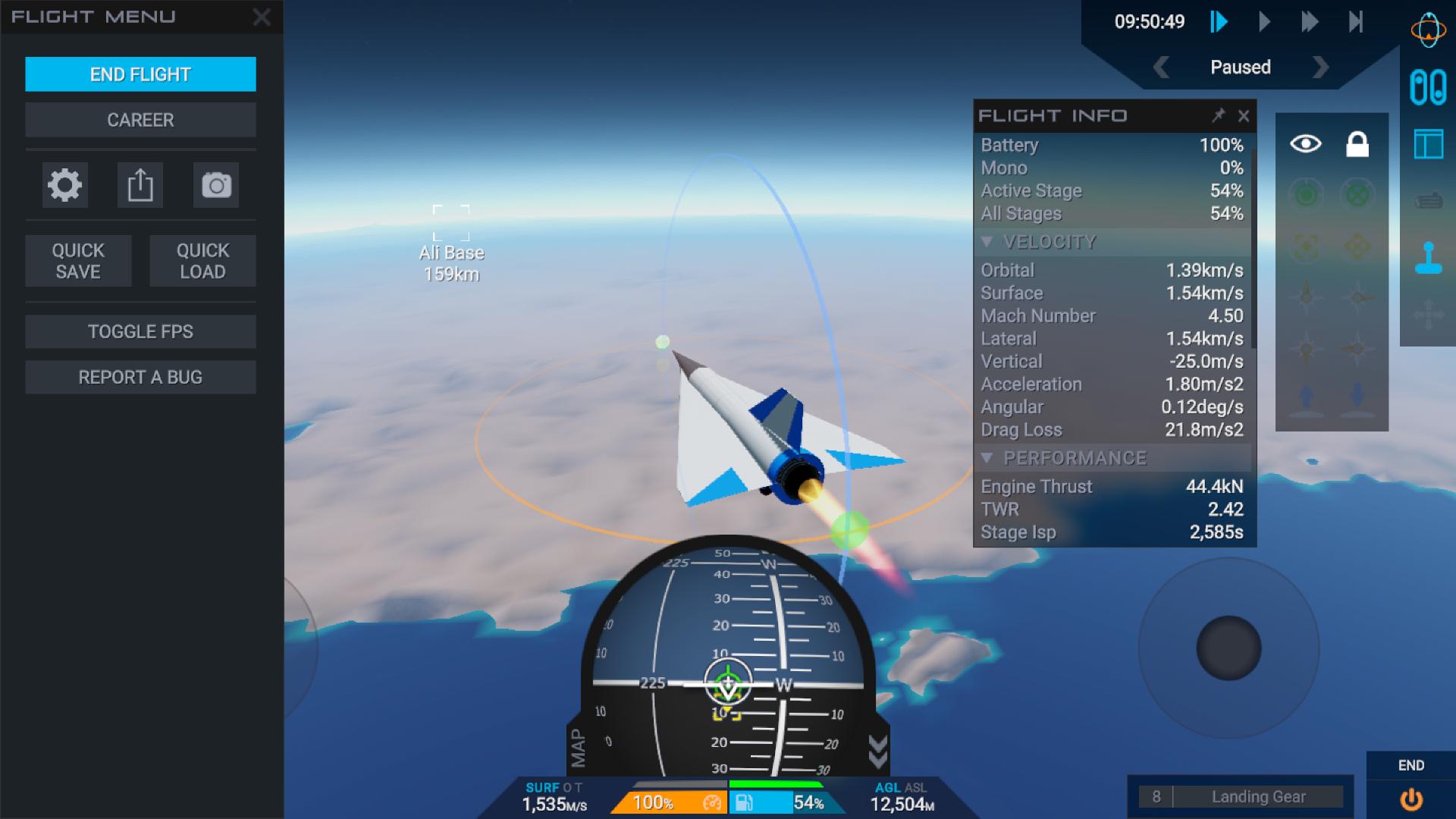Open settings with the gear icon
This screenshot has width=1456, height=819.
(64, 185)
